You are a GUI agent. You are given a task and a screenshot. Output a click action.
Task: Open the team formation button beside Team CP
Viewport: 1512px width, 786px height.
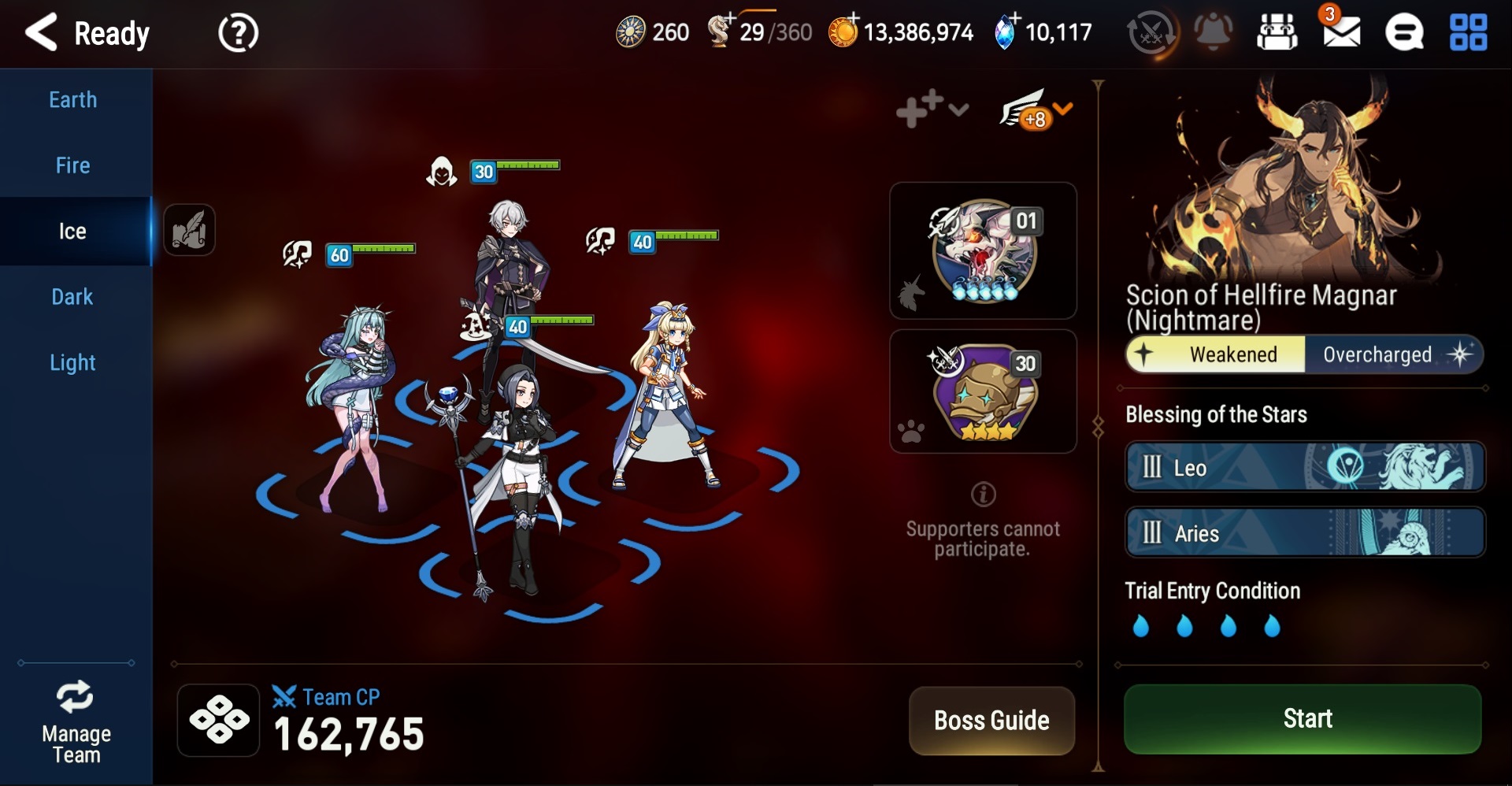[x=219, y=720]
